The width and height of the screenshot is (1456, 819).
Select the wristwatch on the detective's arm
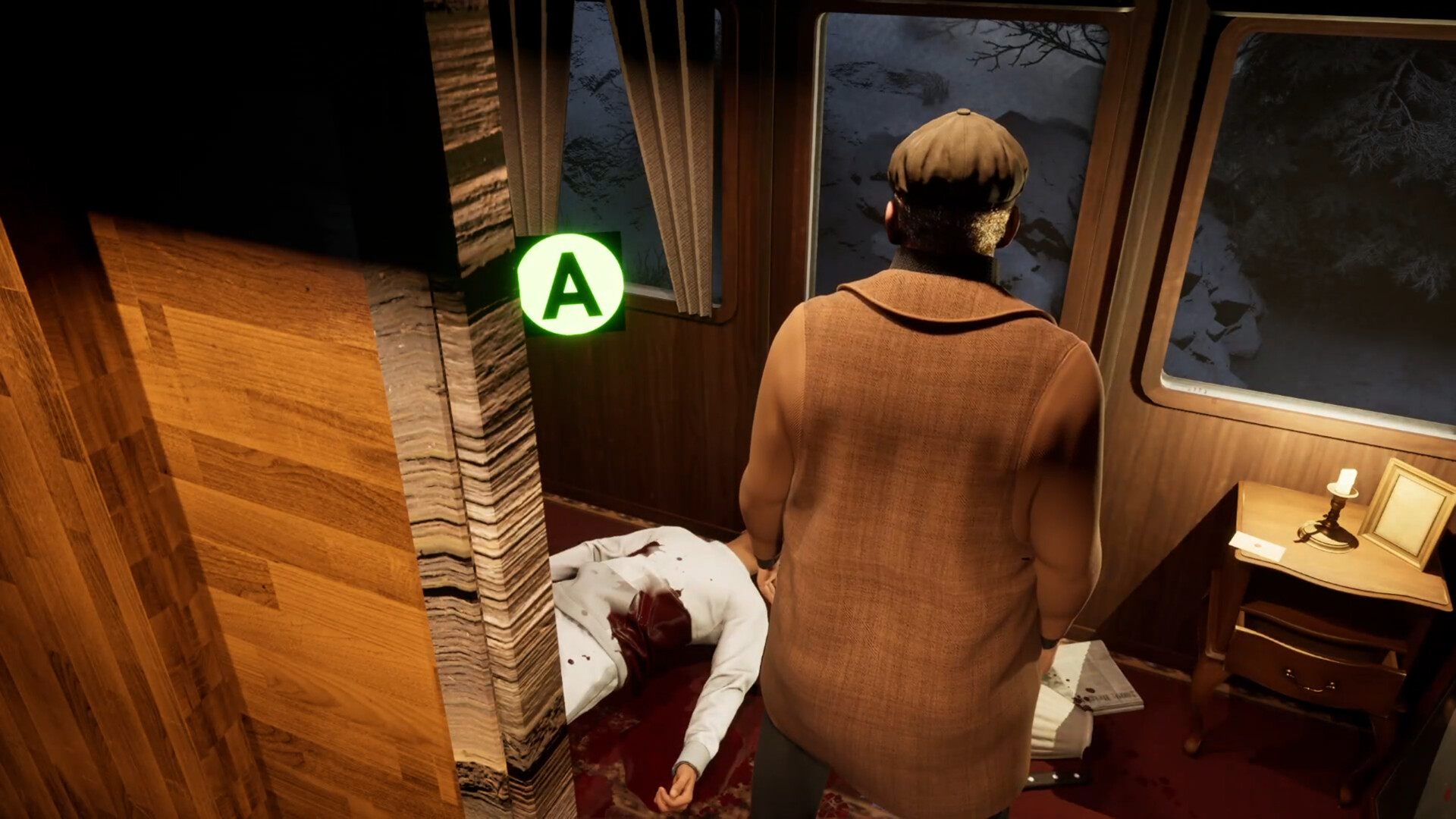(765, 563)
